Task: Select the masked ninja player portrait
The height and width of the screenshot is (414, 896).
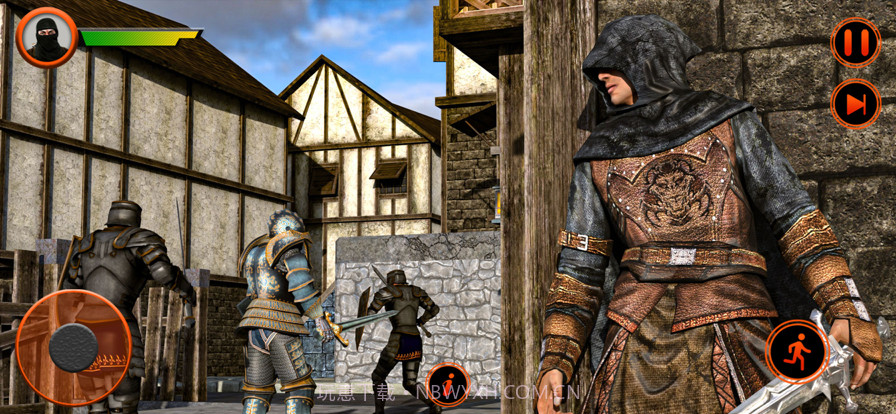Action: point(47,37)
